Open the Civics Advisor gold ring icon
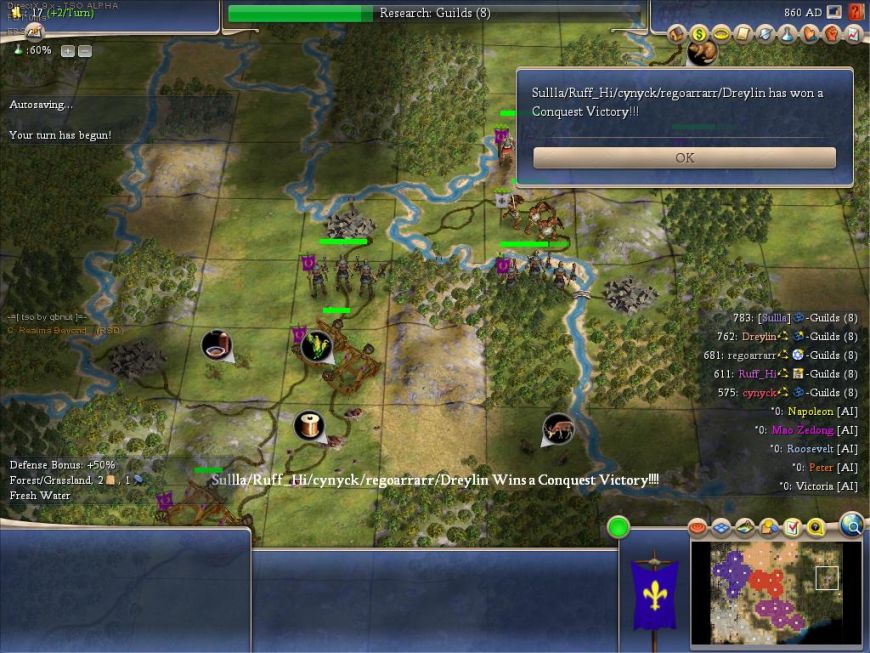 721,34
